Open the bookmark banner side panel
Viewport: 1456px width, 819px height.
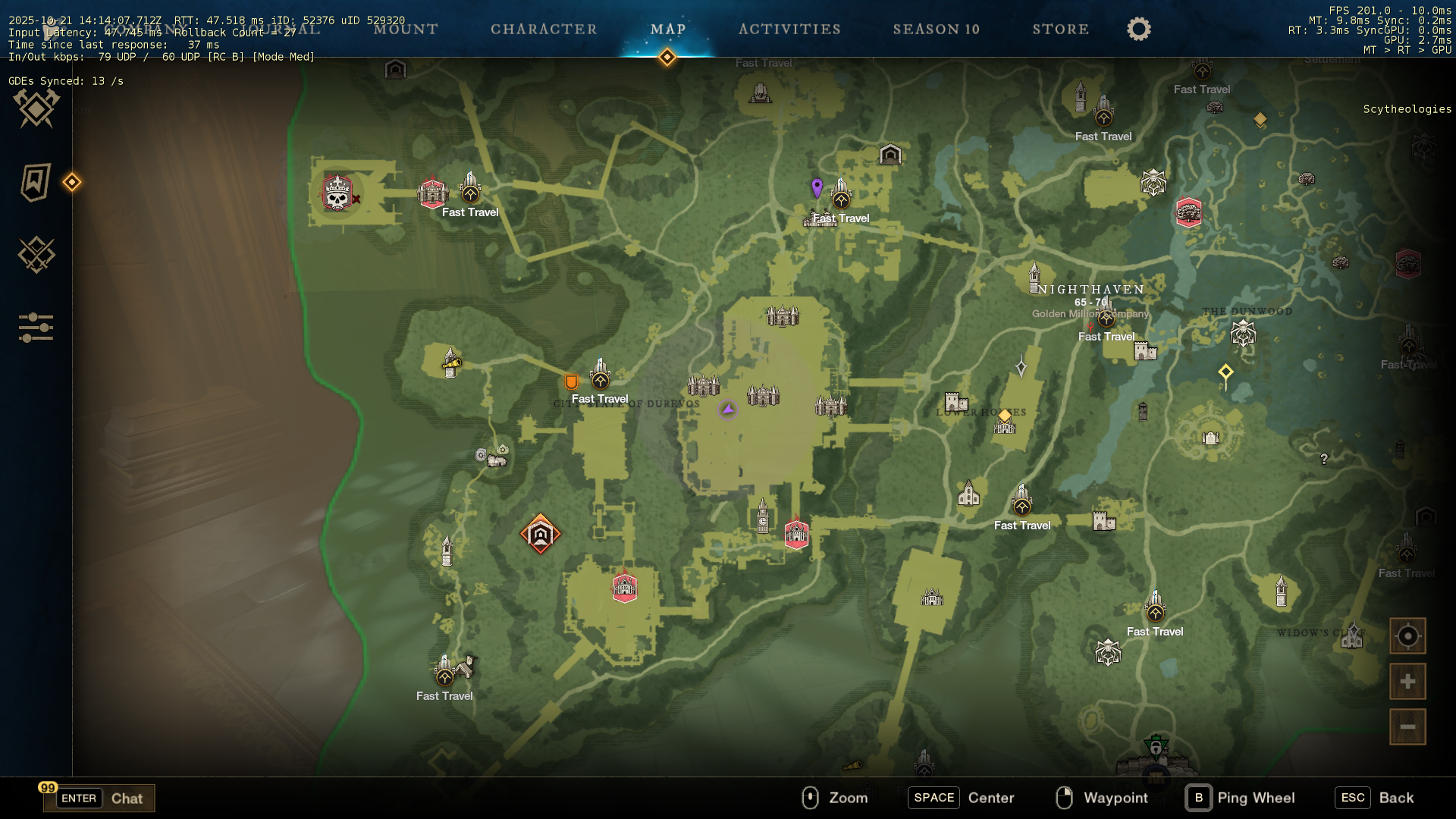tap(36, 182)
